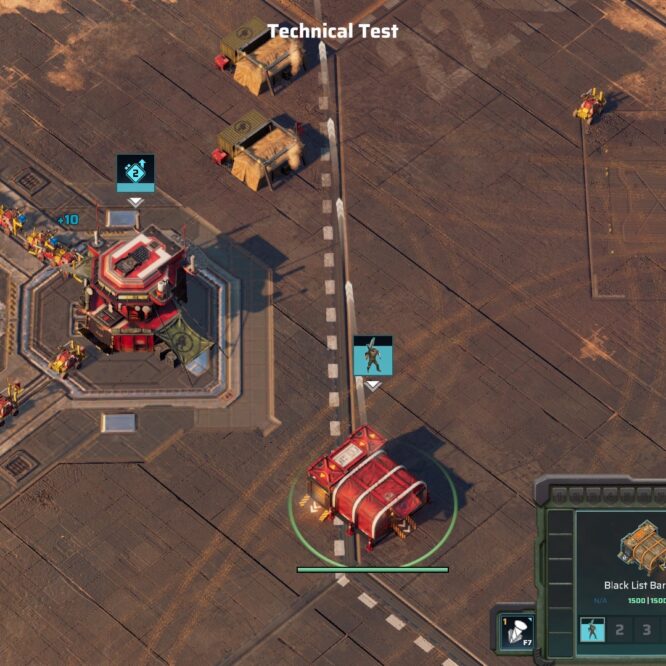Click the soldier training icon above the barracks
Viewport: 666px width, 666px height.
tap(372, 356)
